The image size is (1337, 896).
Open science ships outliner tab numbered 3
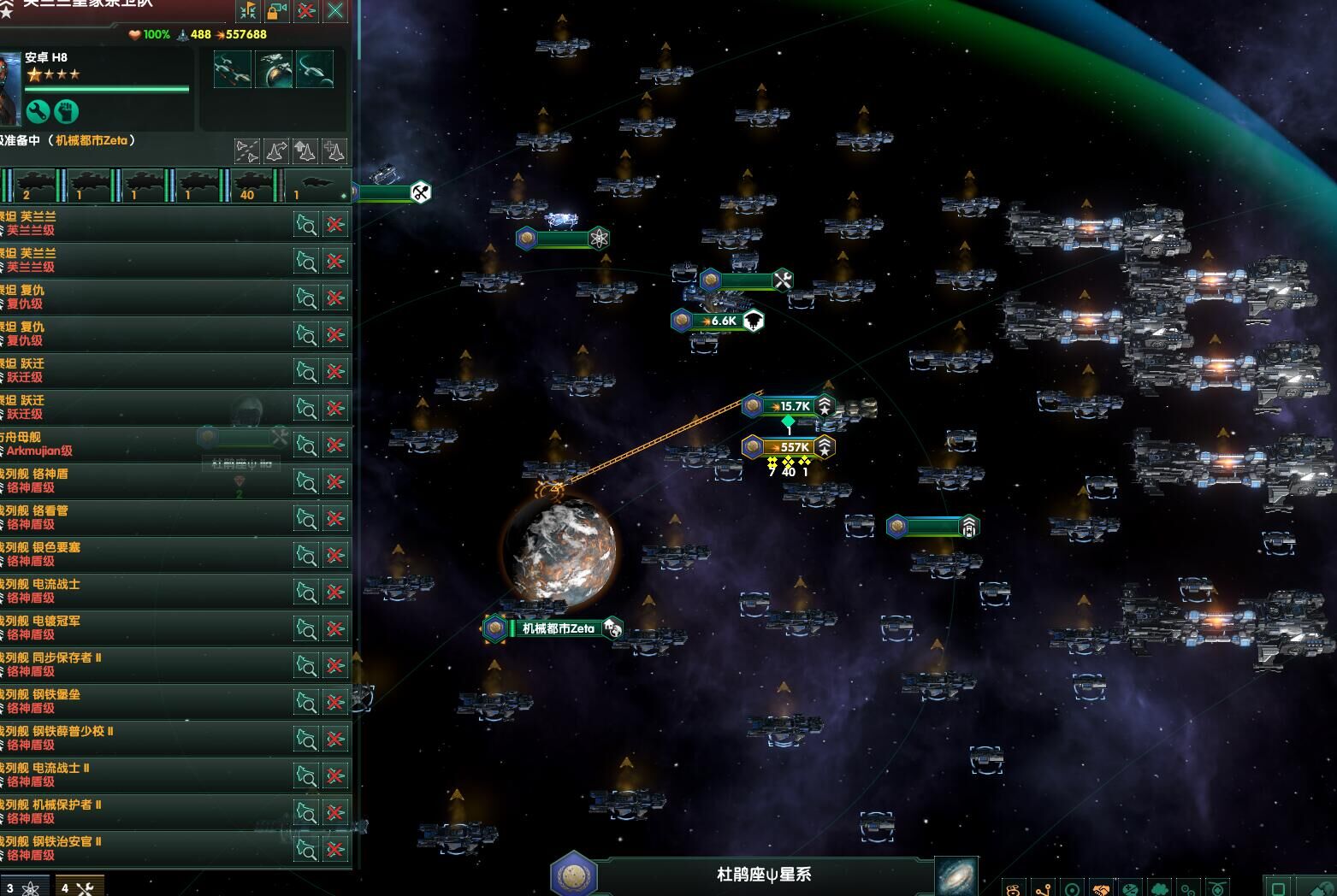pyautogui.click(x=24, y=887)
